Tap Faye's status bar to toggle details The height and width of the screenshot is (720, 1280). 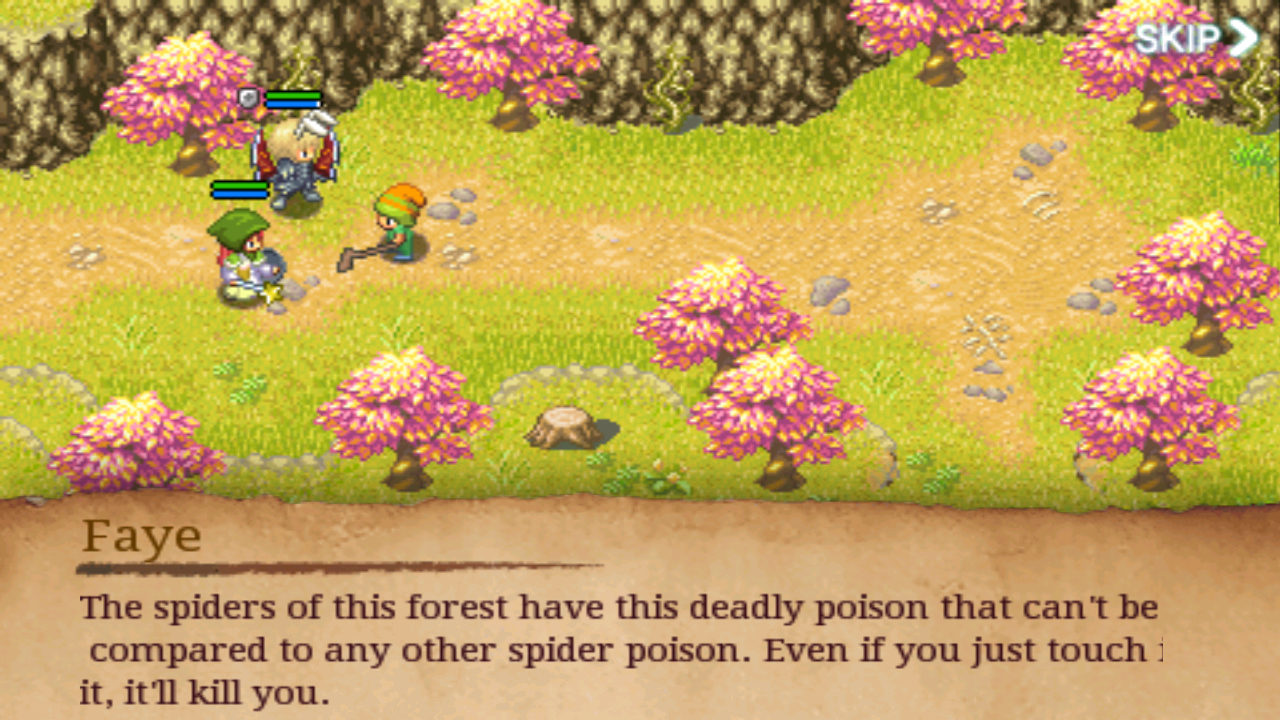[240, 188]
